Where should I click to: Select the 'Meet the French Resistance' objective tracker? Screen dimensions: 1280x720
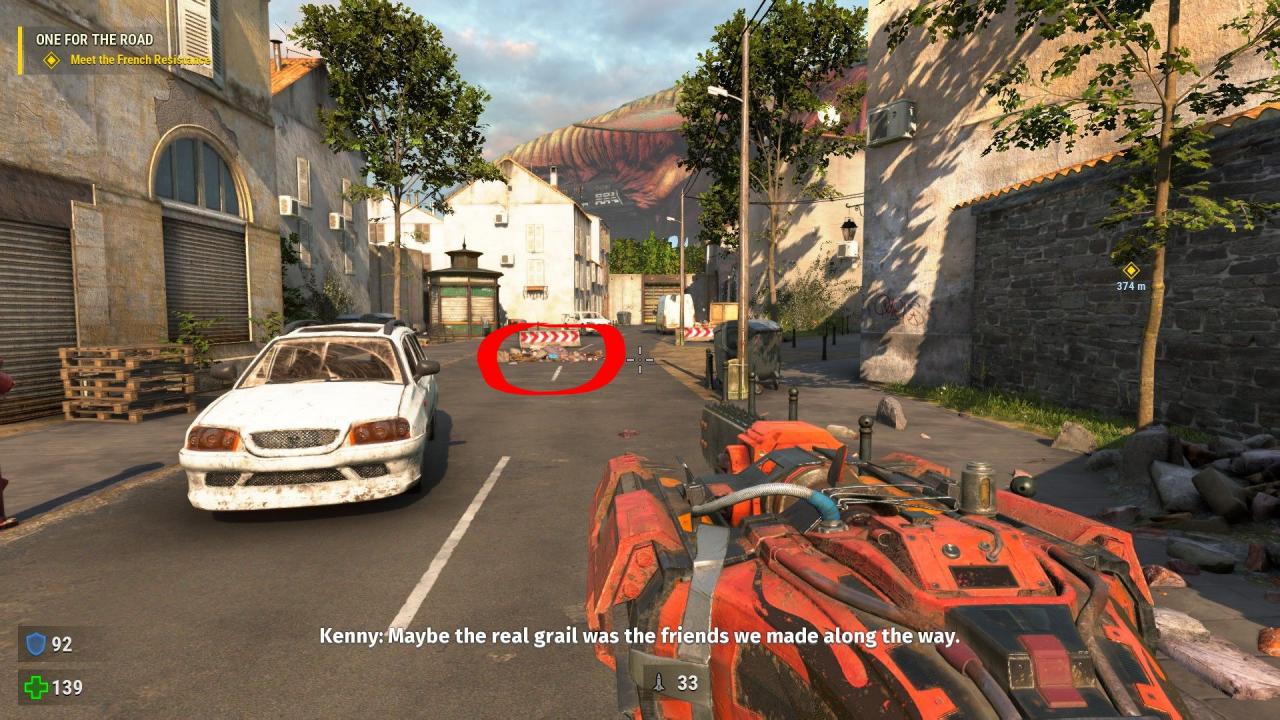click(139, 60)
